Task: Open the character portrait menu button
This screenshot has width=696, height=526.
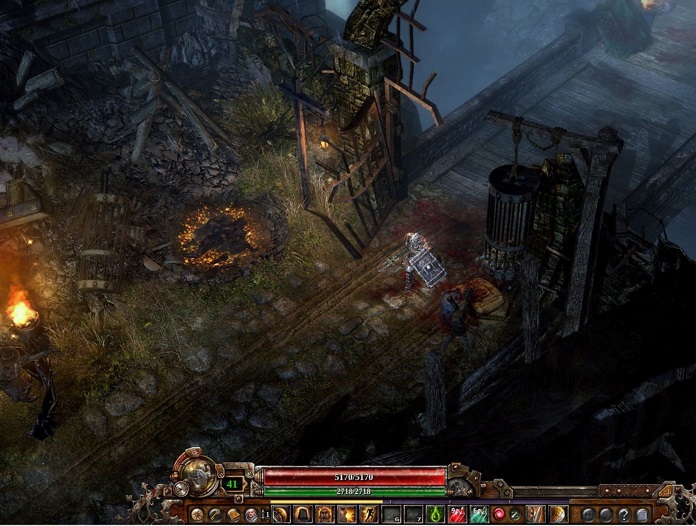Action: click(251, 514)
